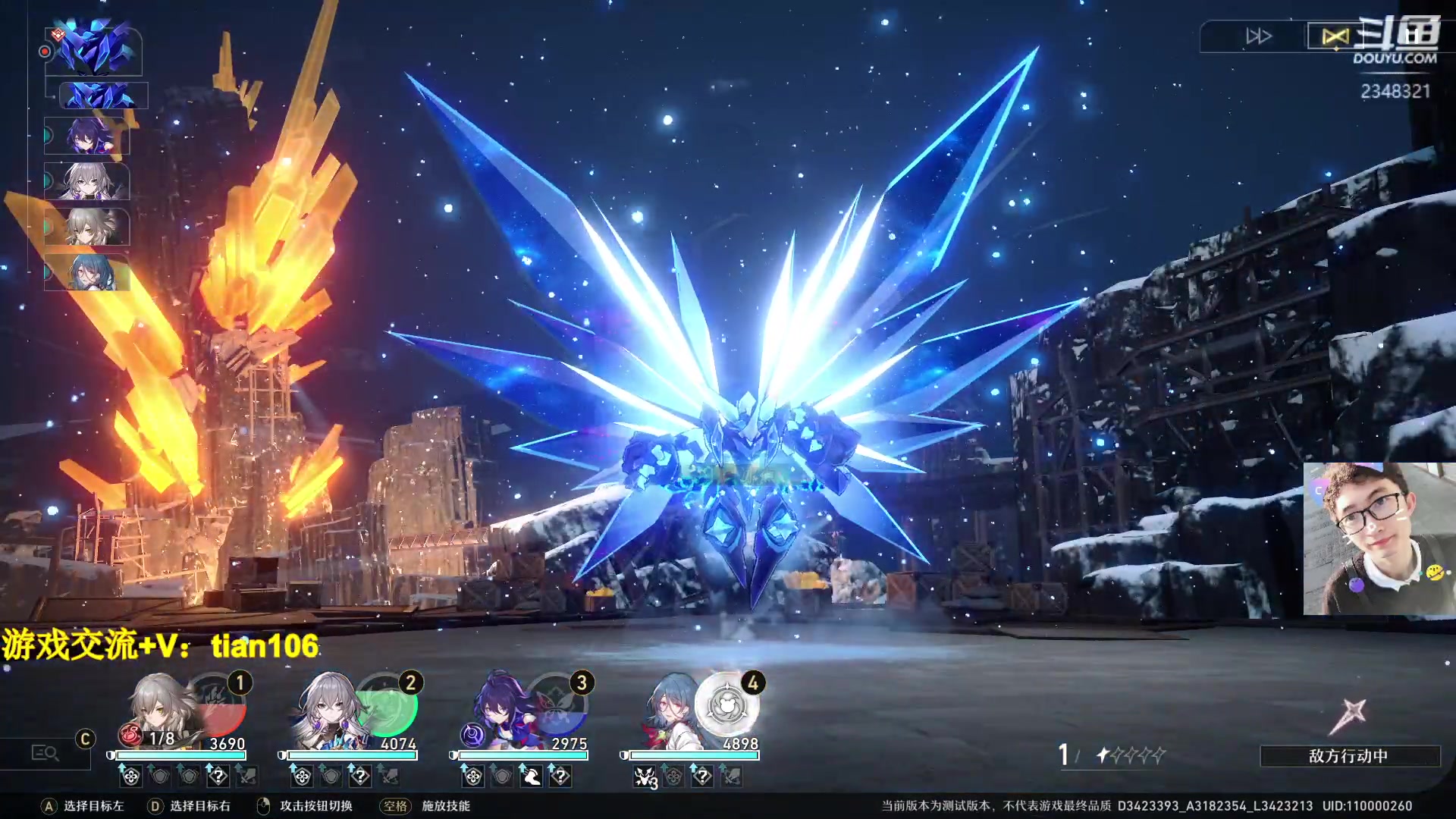Inspect Seele's boot-shaped speed buff icon

pyautogui.click(x=531, y=776)
